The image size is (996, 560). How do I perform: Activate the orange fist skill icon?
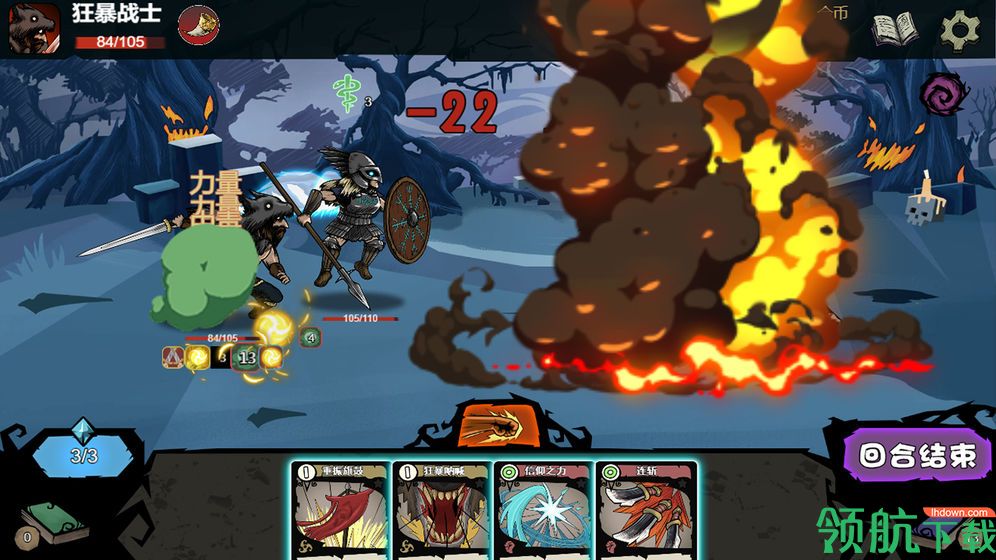pyautogui.click(x=497, y=423)
